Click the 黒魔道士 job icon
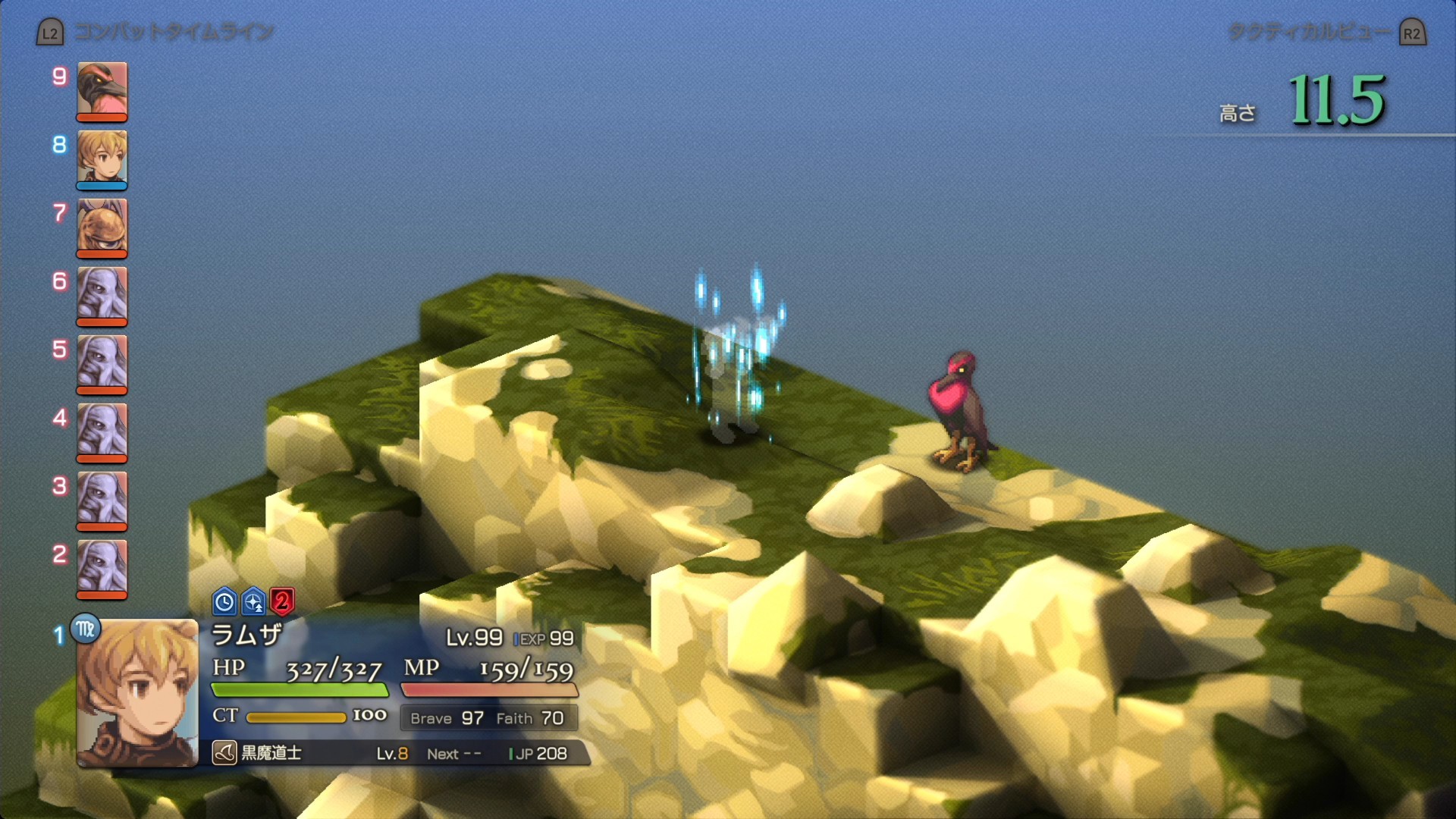This screenshot has height=819, width=1456. pyautogui.click(x=224, y=753)
